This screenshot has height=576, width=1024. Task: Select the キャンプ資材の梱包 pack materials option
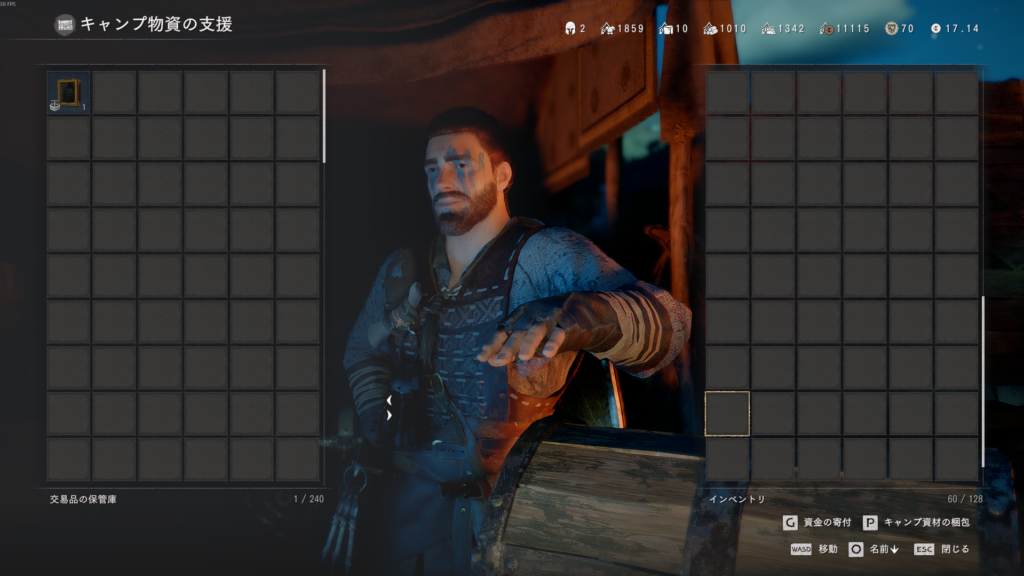click(916, 522)
